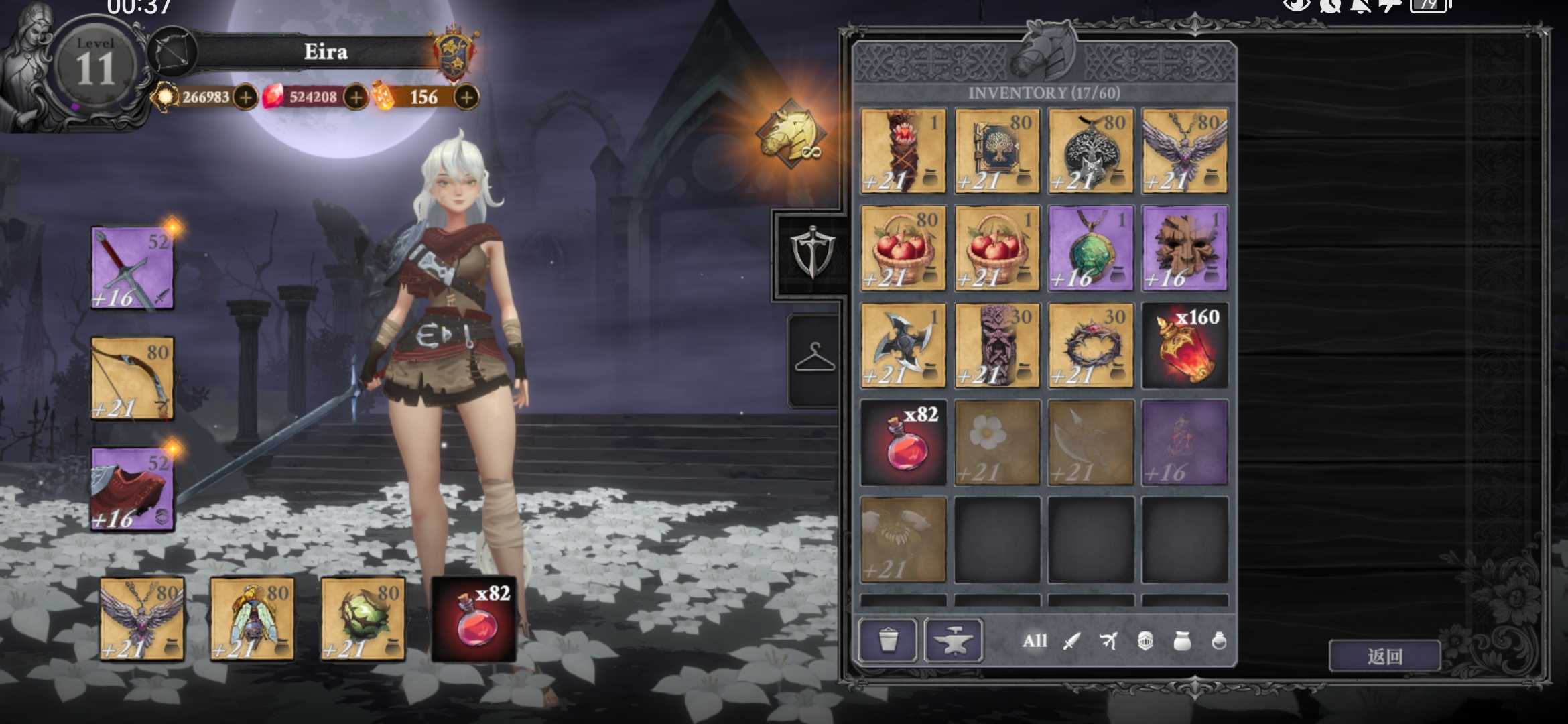Filter inventory by helmet armor
This screenshot has width=1568, height=724.
point(1145,642)
